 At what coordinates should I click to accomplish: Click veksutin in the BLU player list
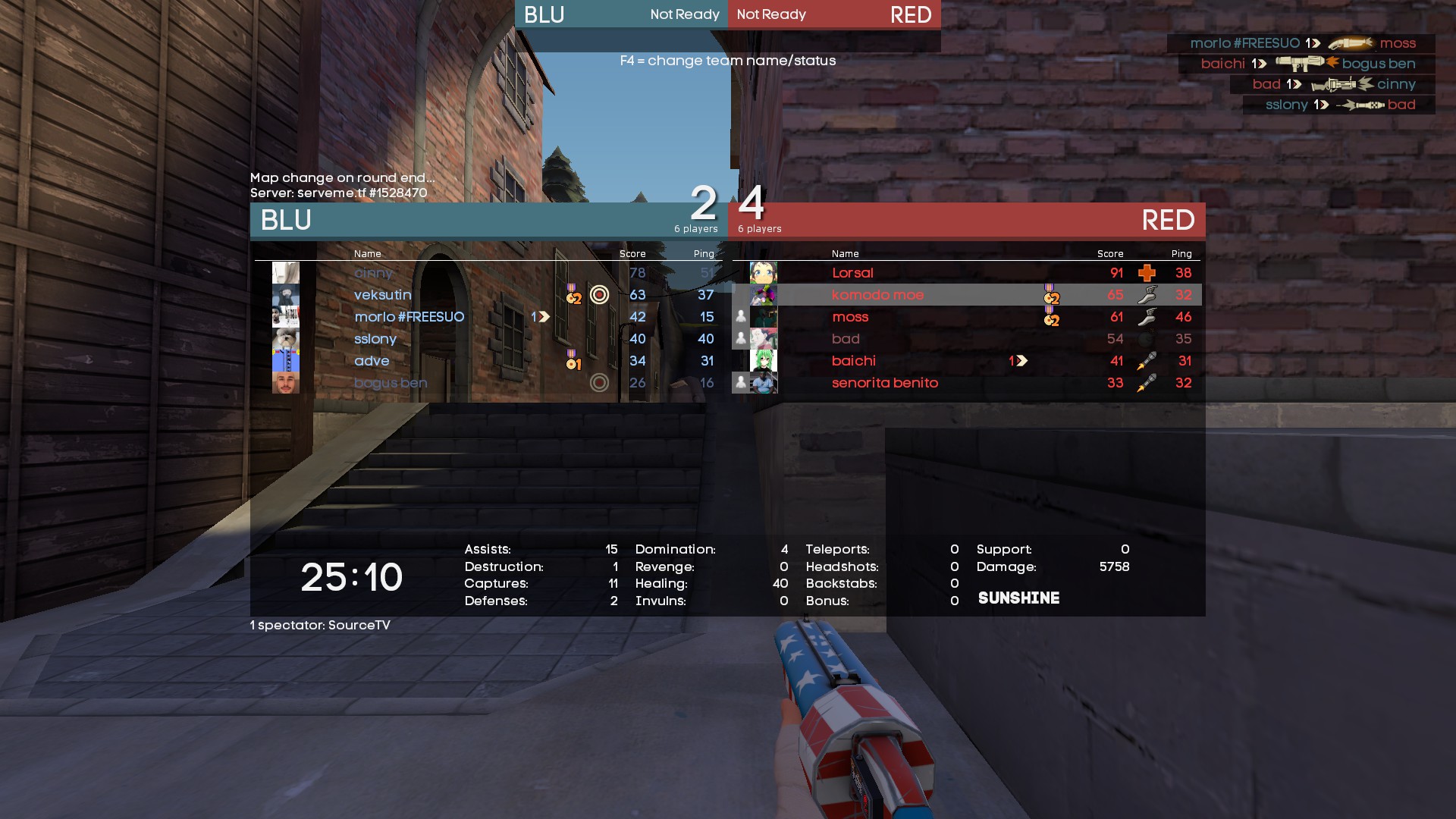pyautogui.click(x=382, y=295)
